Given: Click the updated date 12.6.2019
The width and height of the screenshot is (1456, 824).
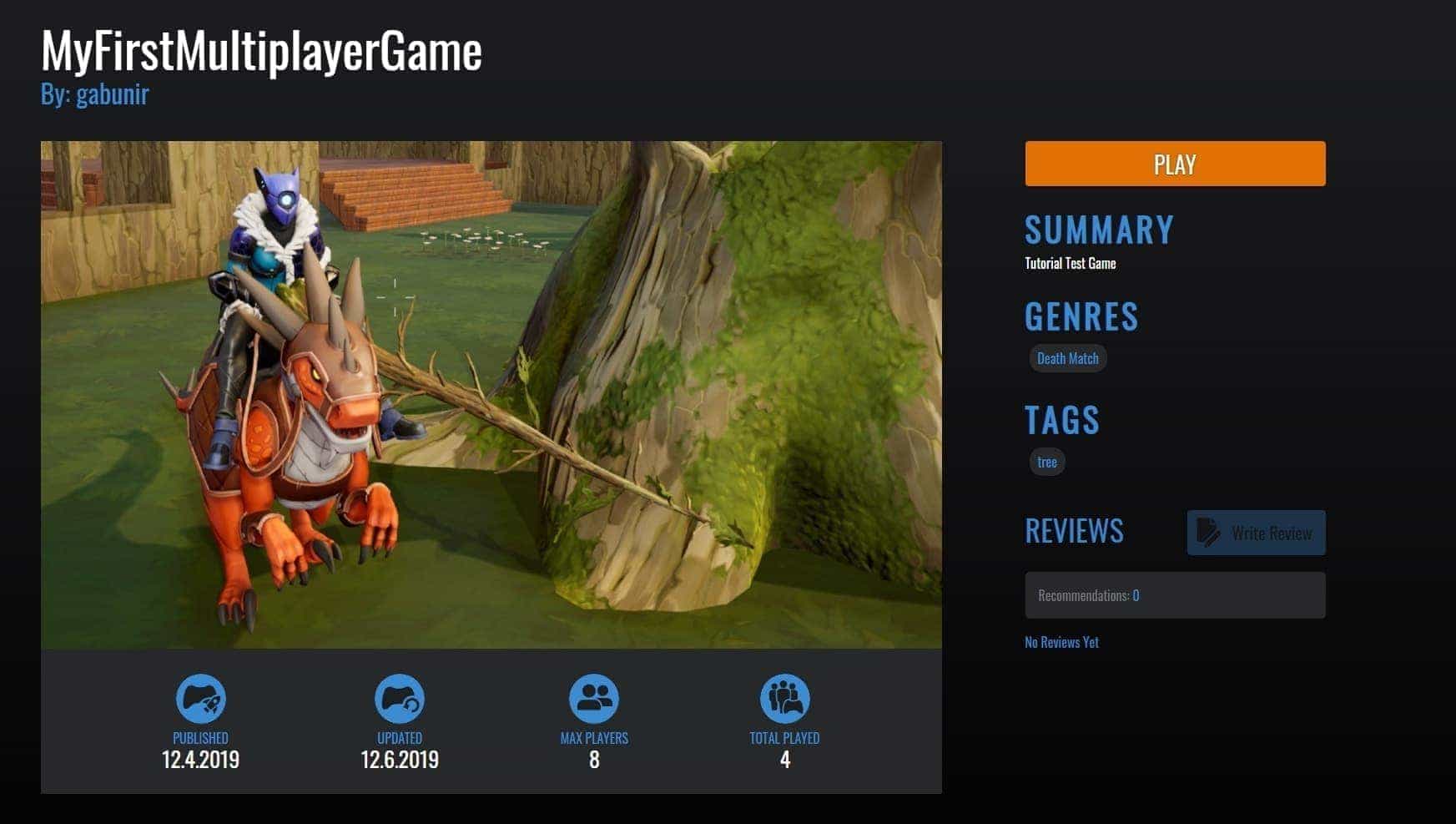Looking at the screenshot, I should point(399,760).
